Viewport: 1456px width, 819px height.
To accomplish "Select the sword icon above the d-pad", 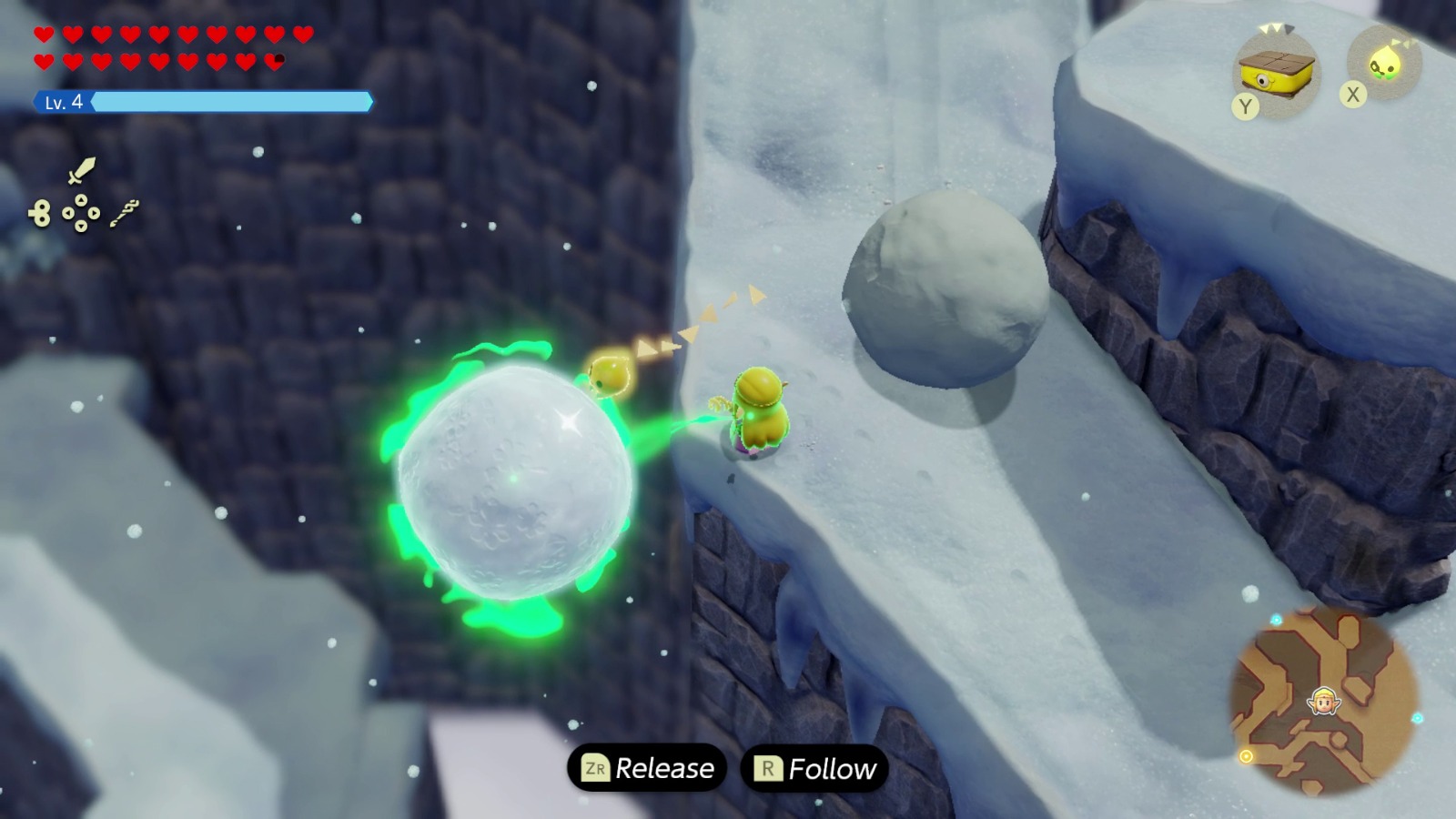I will point(80,170).
